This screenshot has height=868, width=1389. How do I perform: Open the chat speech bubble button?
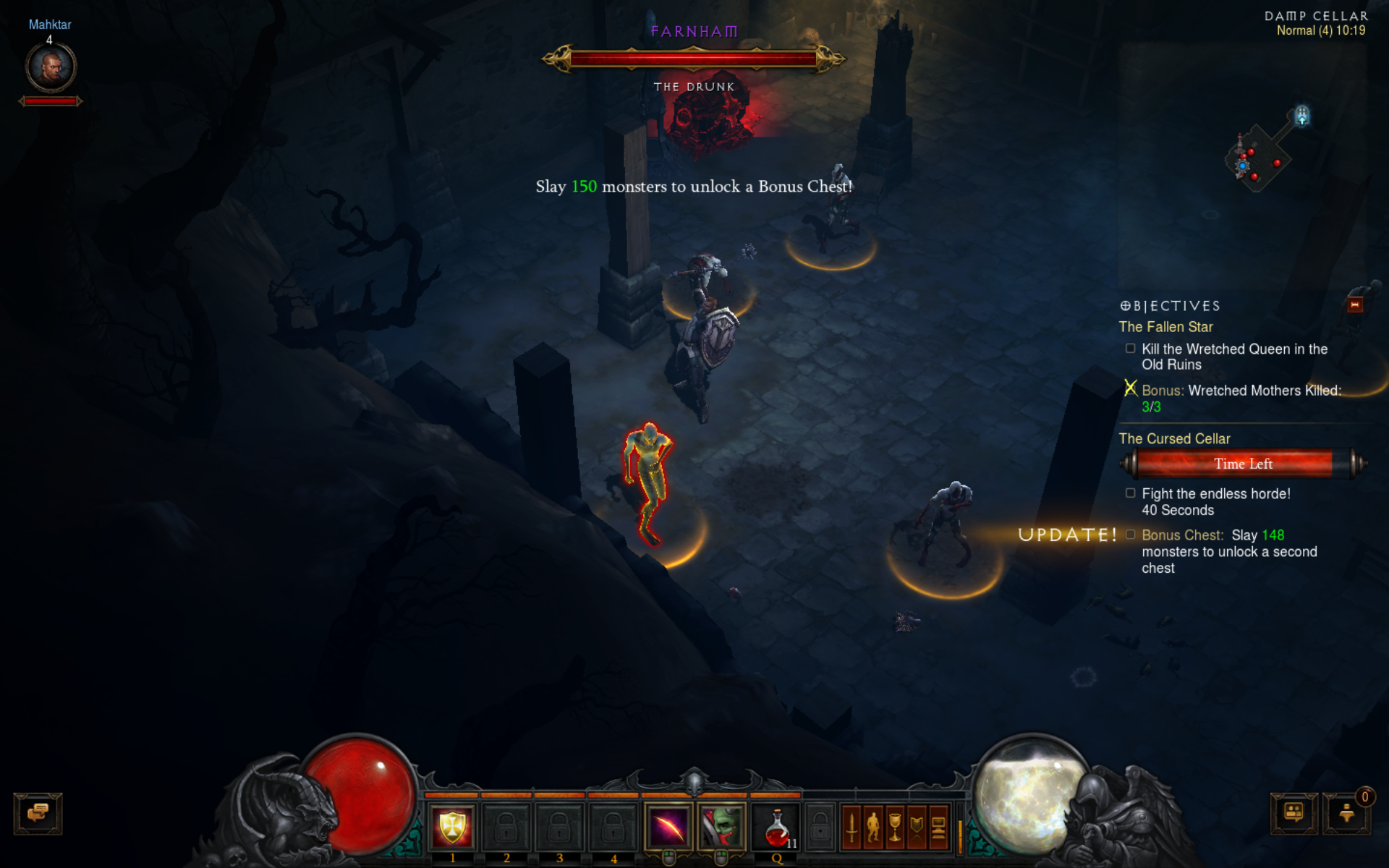click(38, 813)
